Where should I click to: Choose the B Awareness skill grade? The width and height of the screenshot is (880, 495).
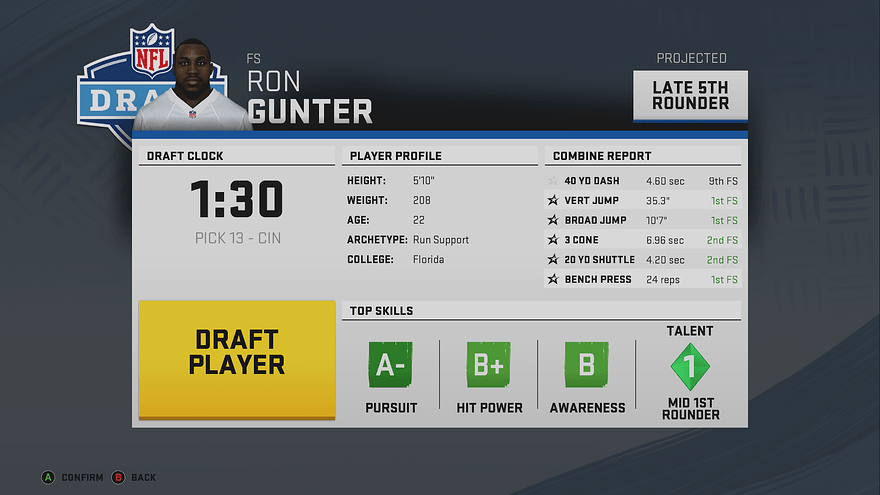(x=587, y=366)
